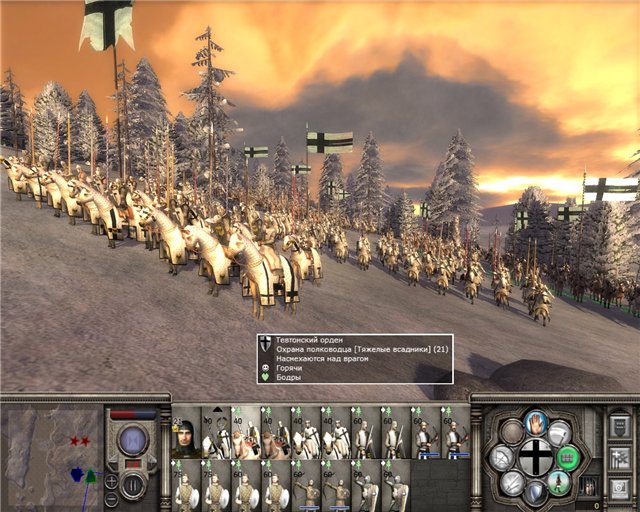Click the top button on the right side panel

coord(618,426)
